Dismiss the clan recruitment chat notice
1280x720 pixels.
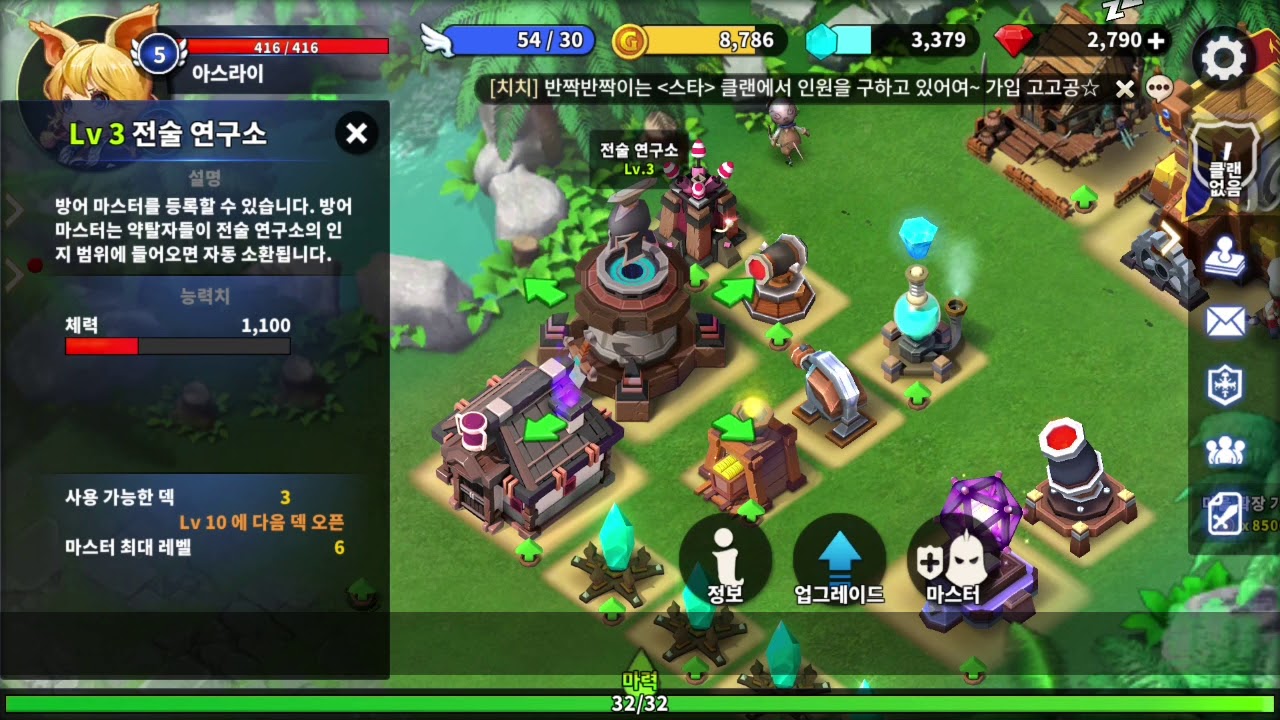1125,89
